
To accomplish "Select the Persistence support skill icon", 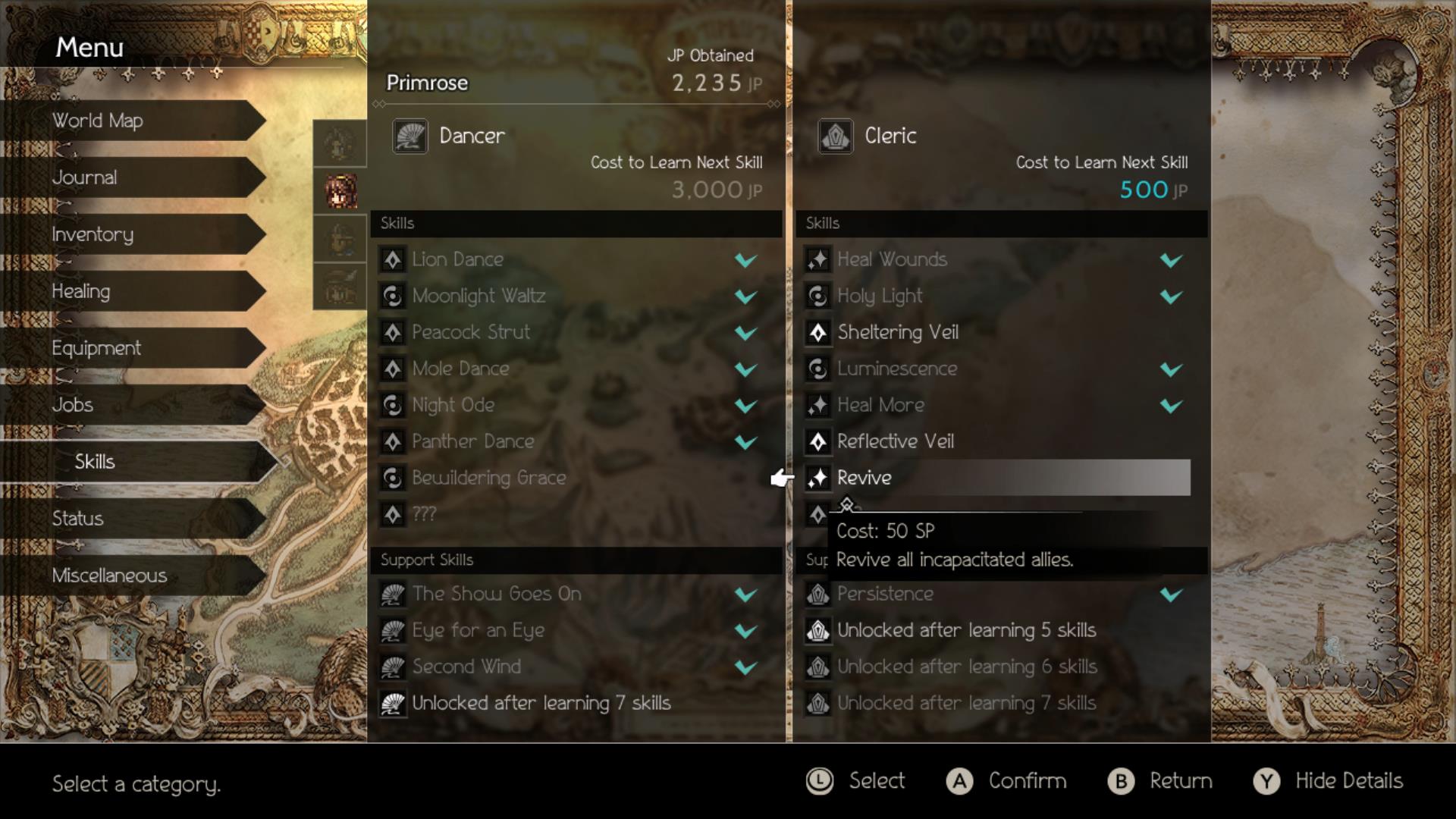I will tap(817, 594).
